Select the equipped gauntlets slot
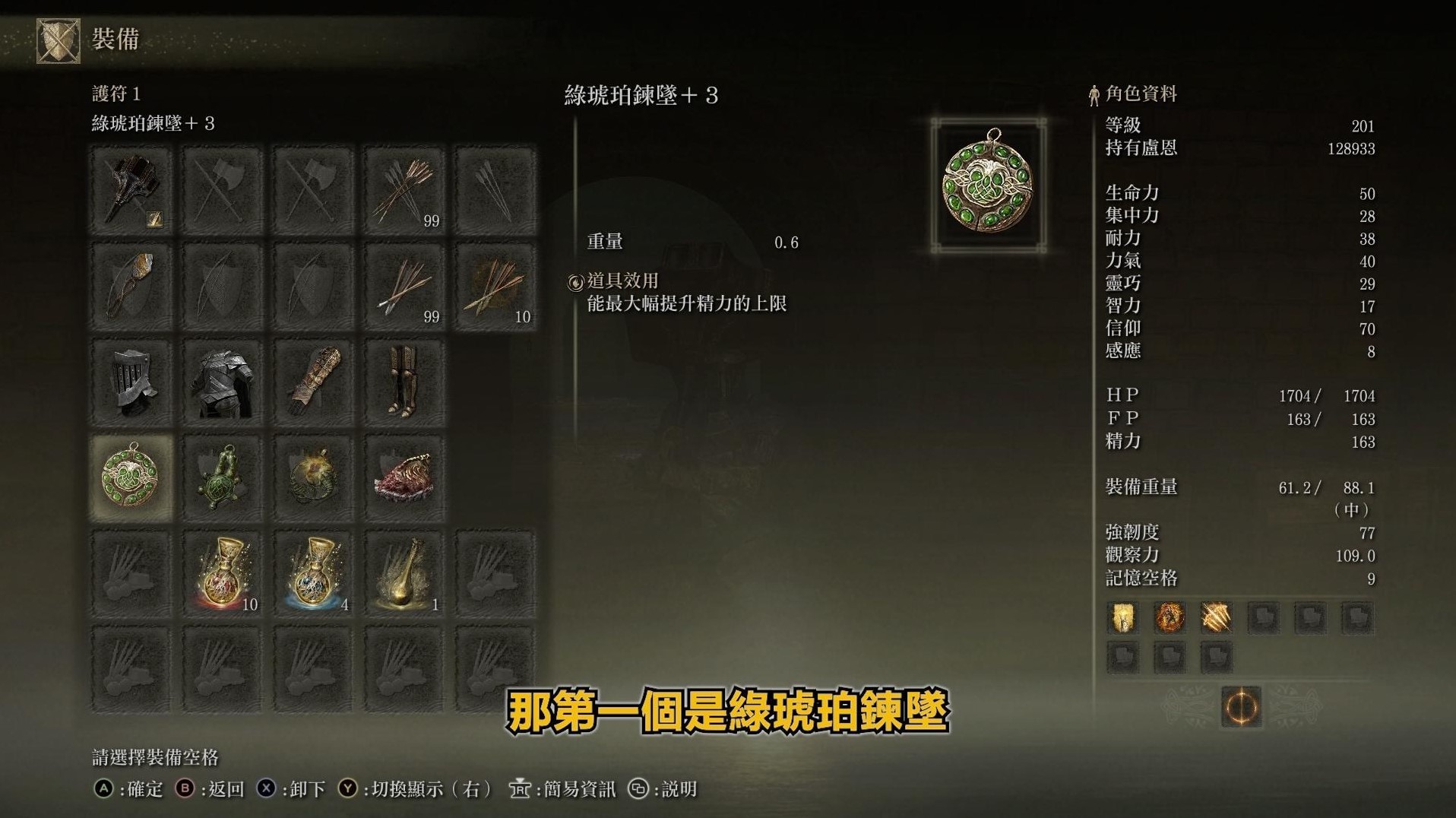 313,380
